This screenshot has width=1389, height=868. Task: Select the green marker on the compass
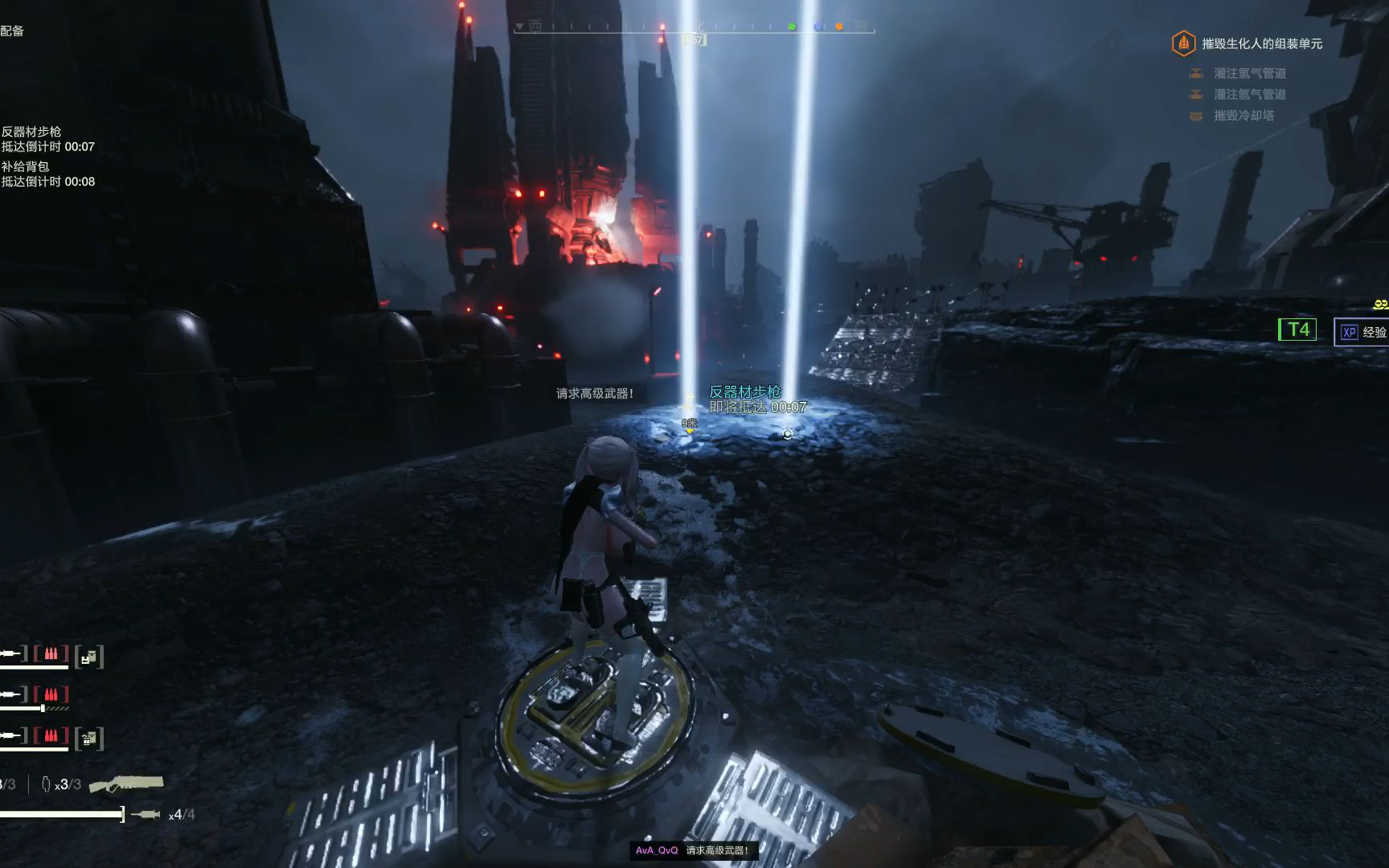pos(792,27)
